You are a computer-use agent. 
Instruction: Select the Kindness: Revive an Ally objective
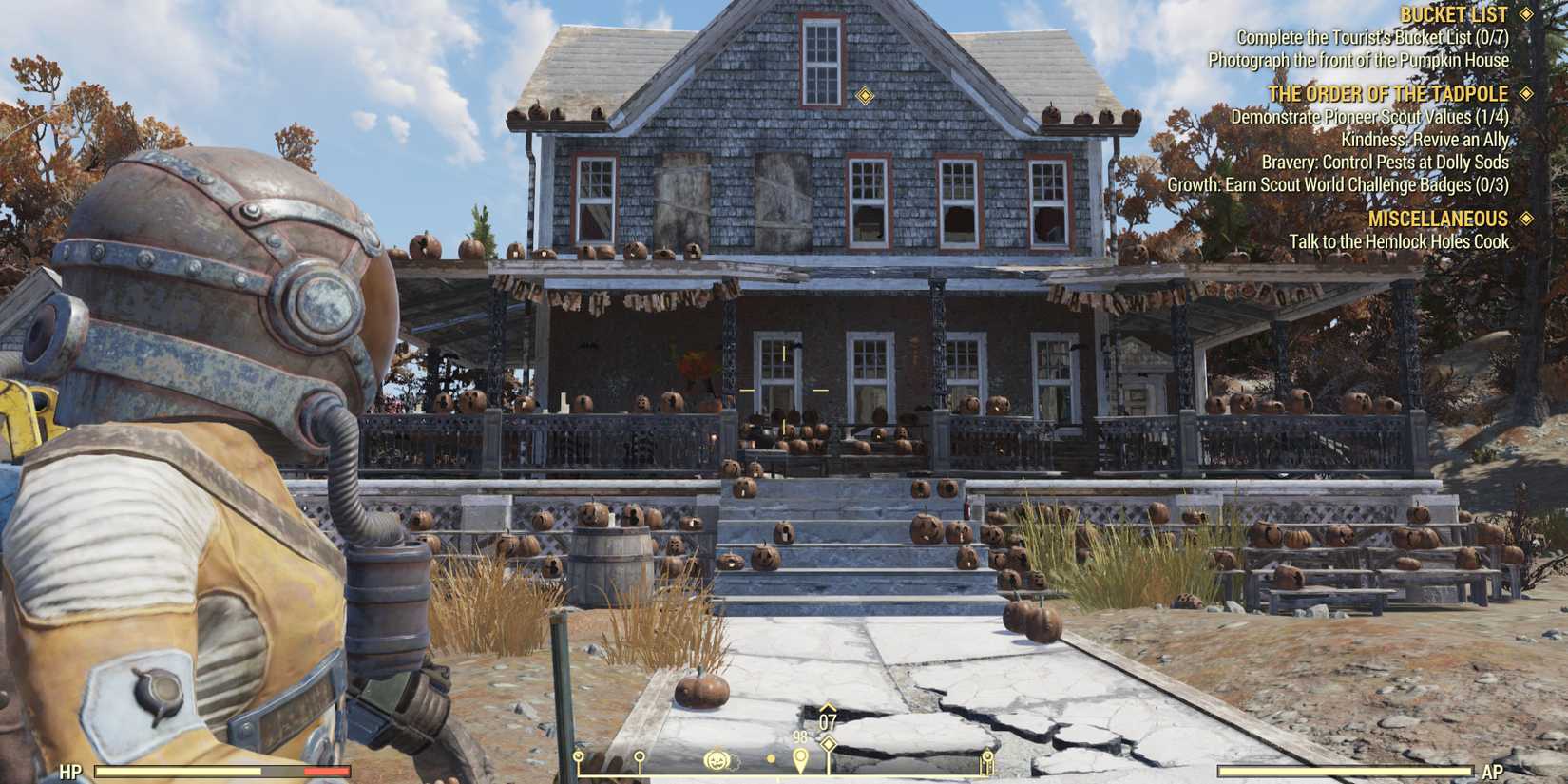1425,140
